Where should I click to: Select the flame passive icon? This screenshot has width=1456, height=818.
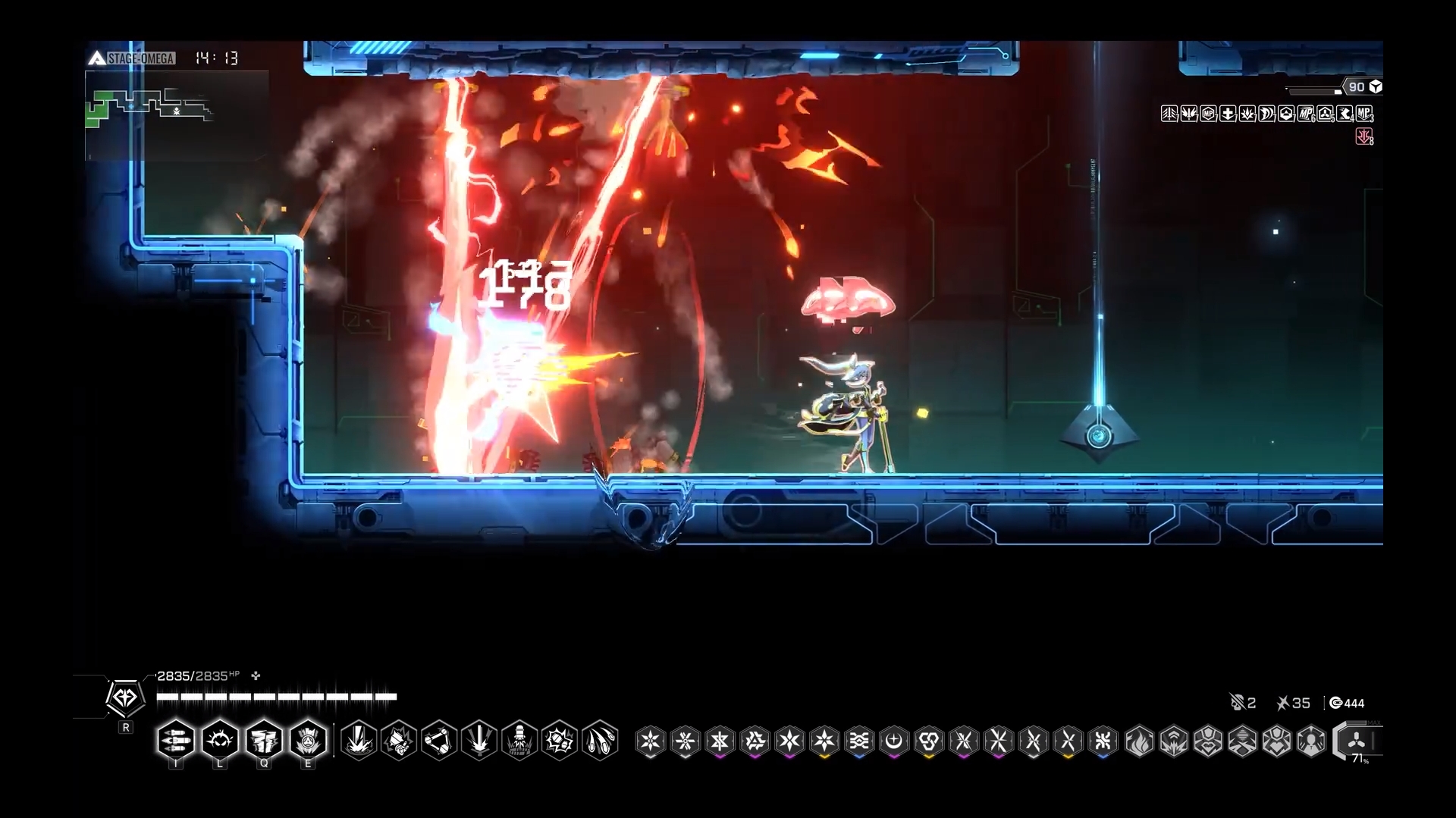[x=1138, y=741]
